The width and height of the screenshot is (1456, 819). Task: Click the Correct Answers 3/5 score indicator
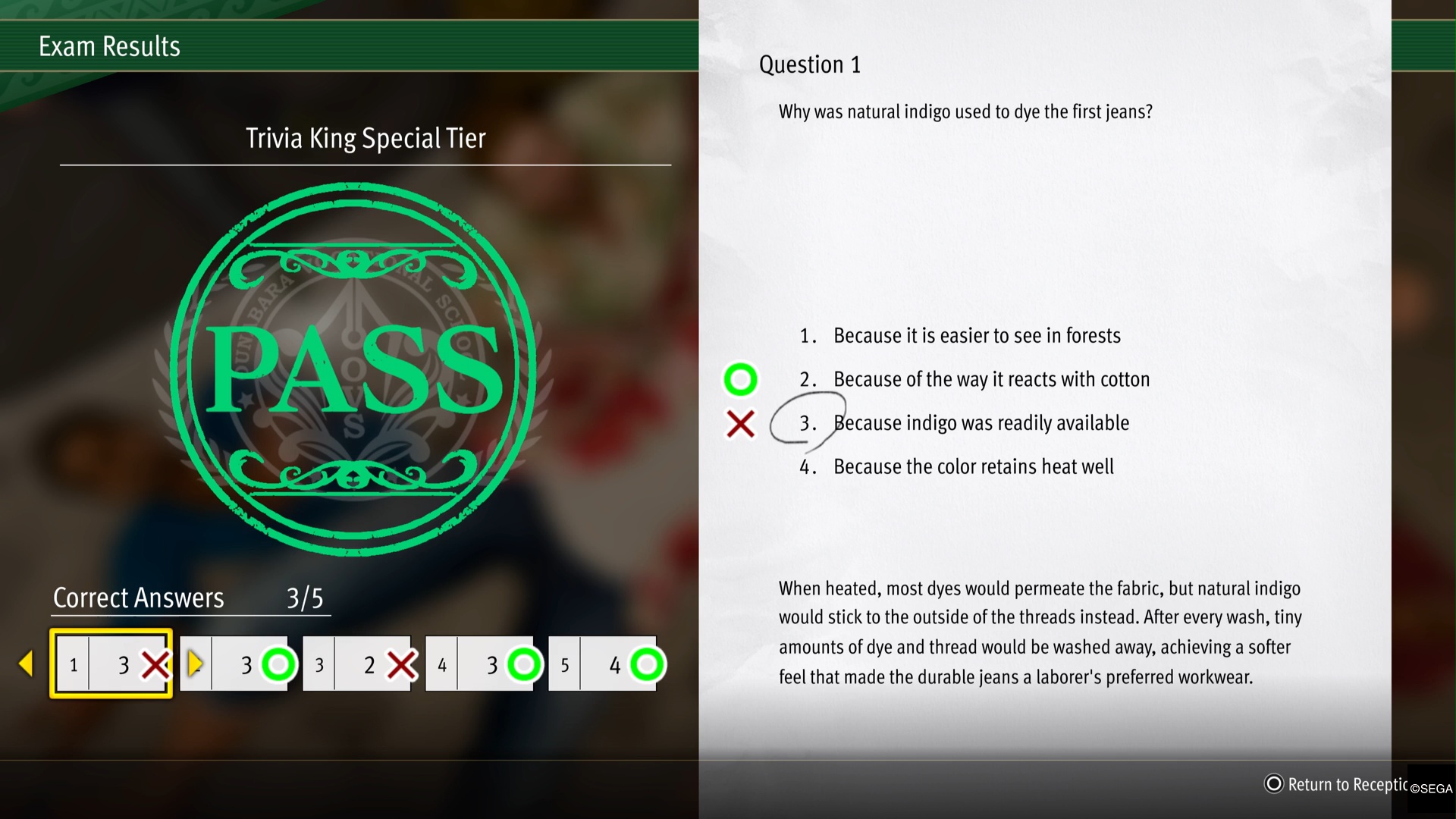point(189,598)
